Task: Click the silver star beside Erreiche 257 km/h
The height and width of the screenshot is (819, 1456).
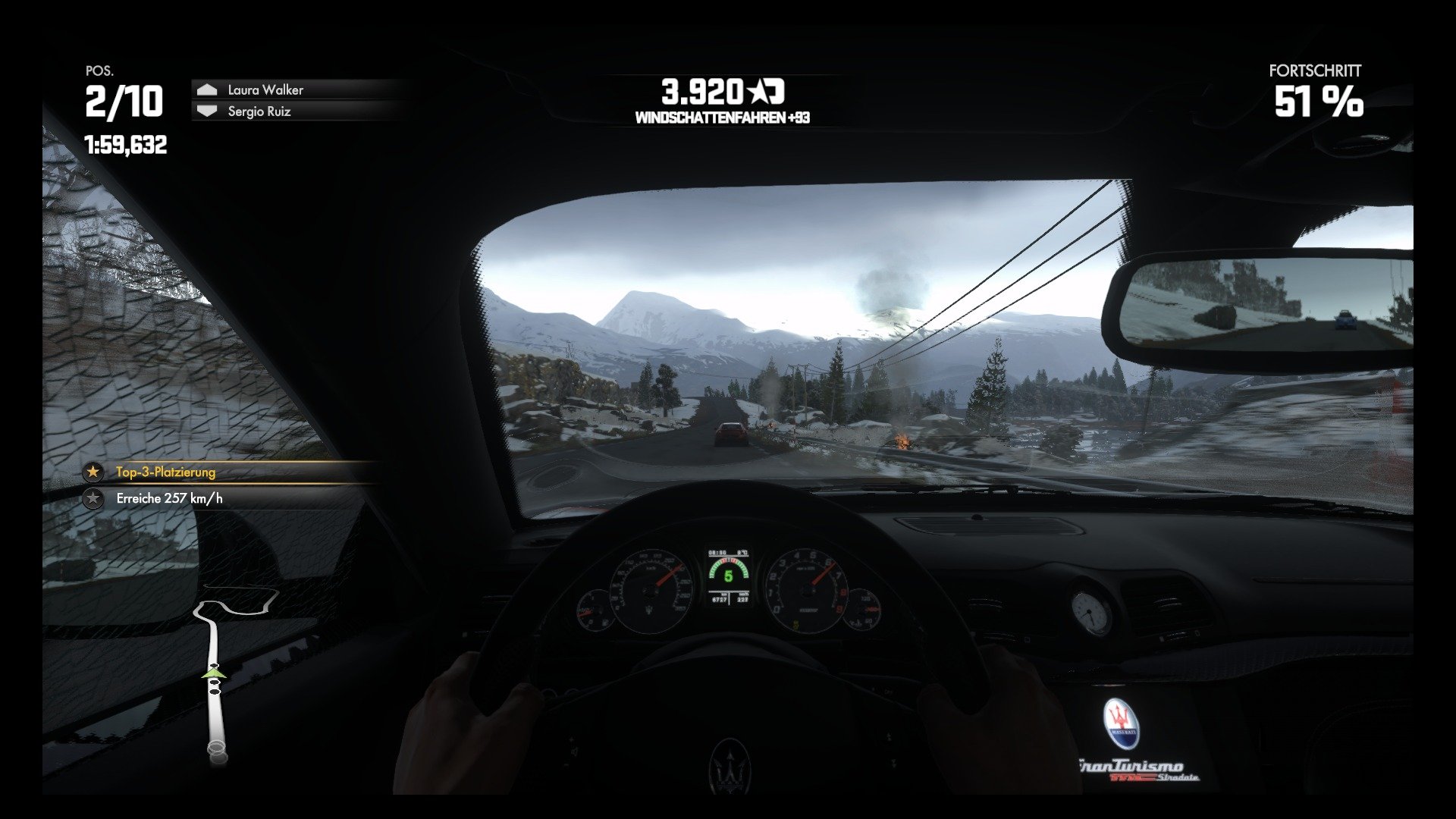Action: tap(93, 500)
